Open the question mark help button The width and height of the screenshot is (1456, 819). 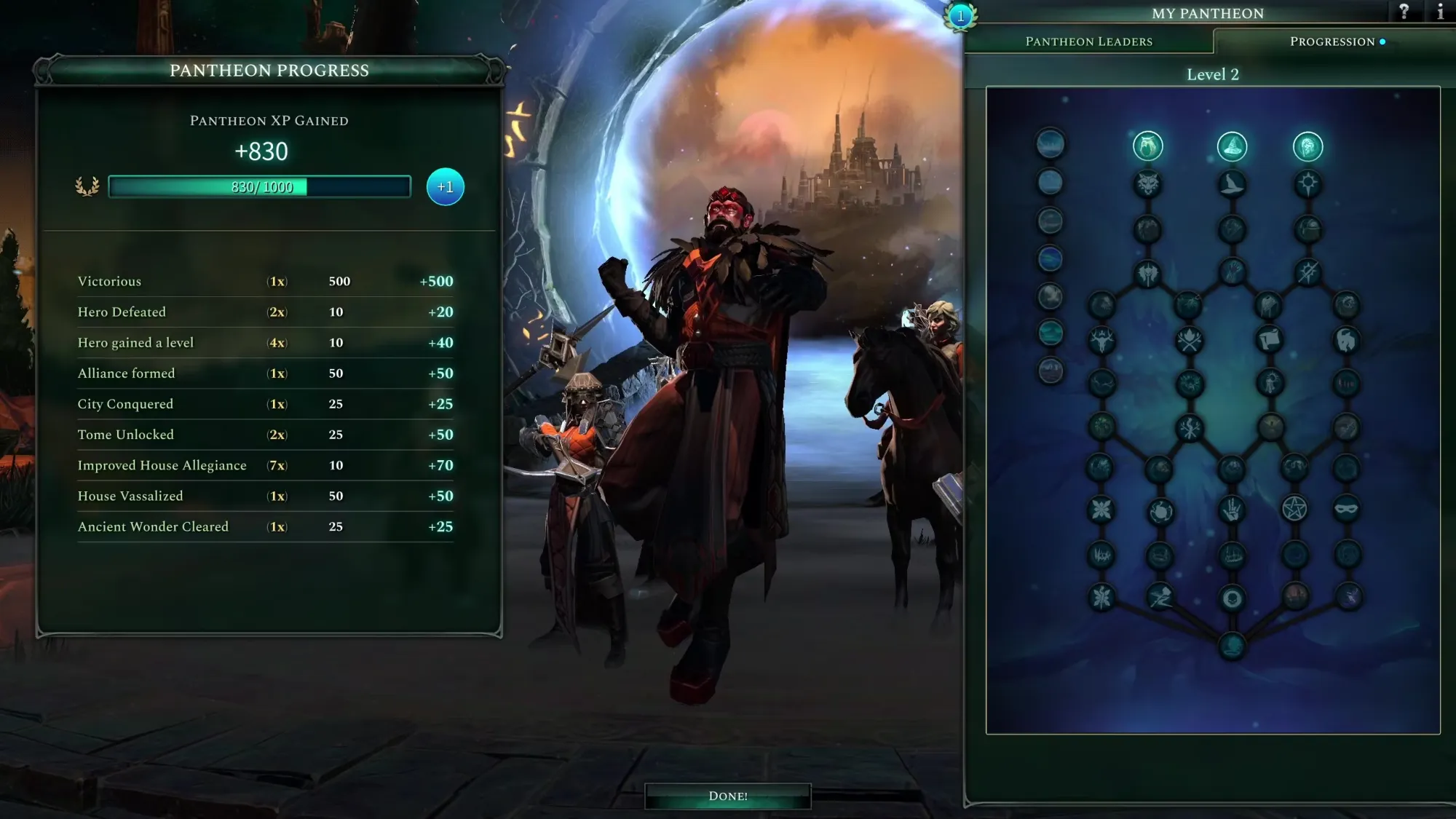[1404, 12]
